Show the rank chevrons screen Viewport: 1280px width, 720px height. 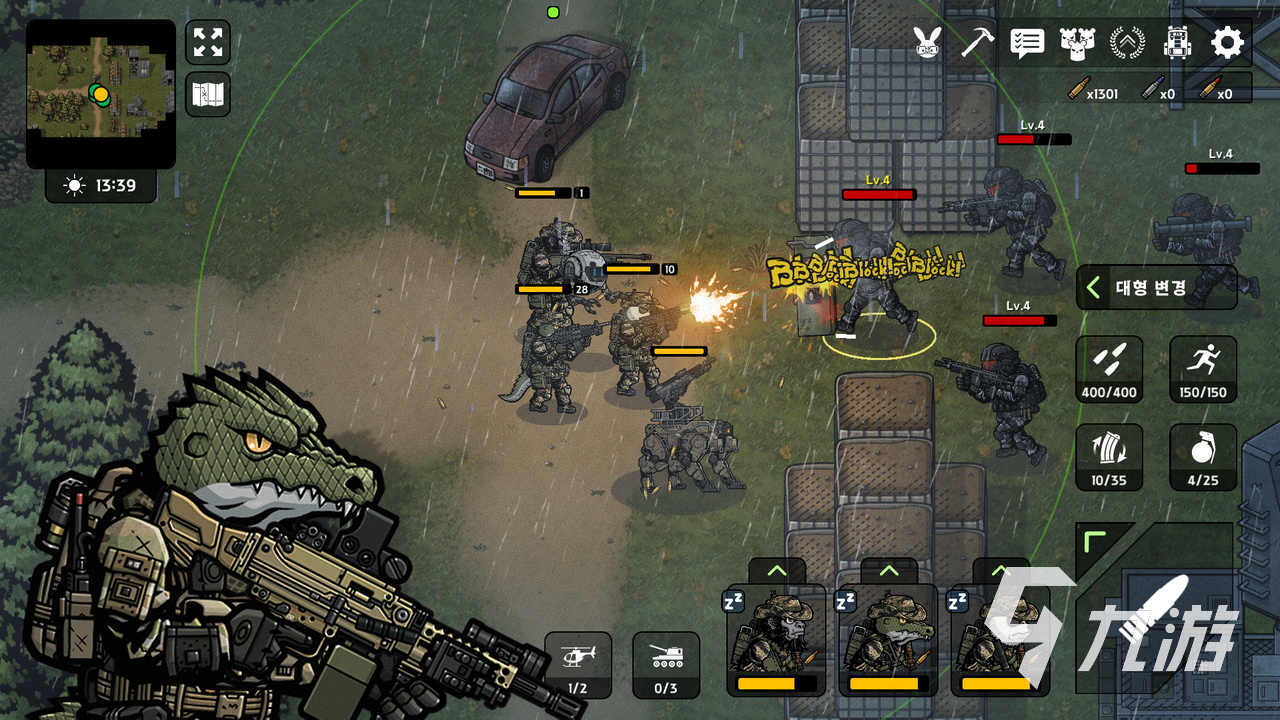[1127, 43]
